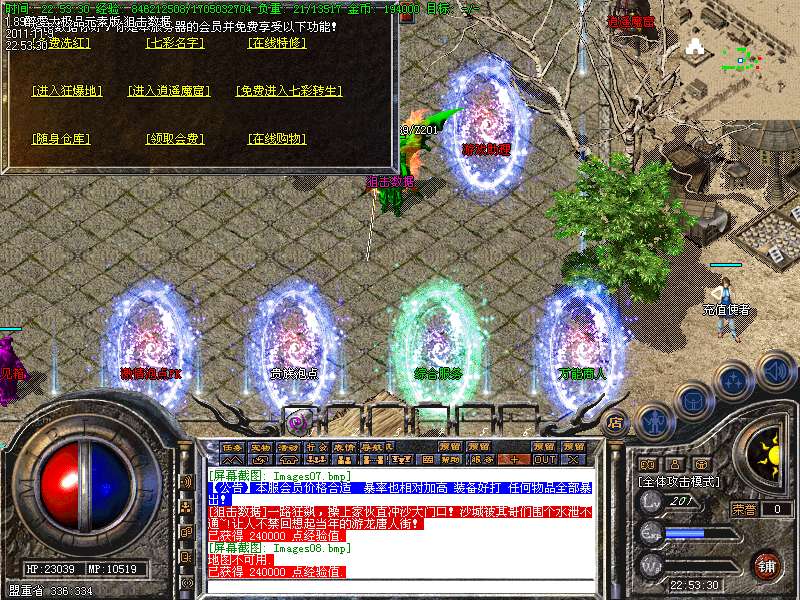Viewport: 800px width, 600px height.
Task: Select the purple orb belt slot
Action: pyautogui.click(x=297, y=421)
